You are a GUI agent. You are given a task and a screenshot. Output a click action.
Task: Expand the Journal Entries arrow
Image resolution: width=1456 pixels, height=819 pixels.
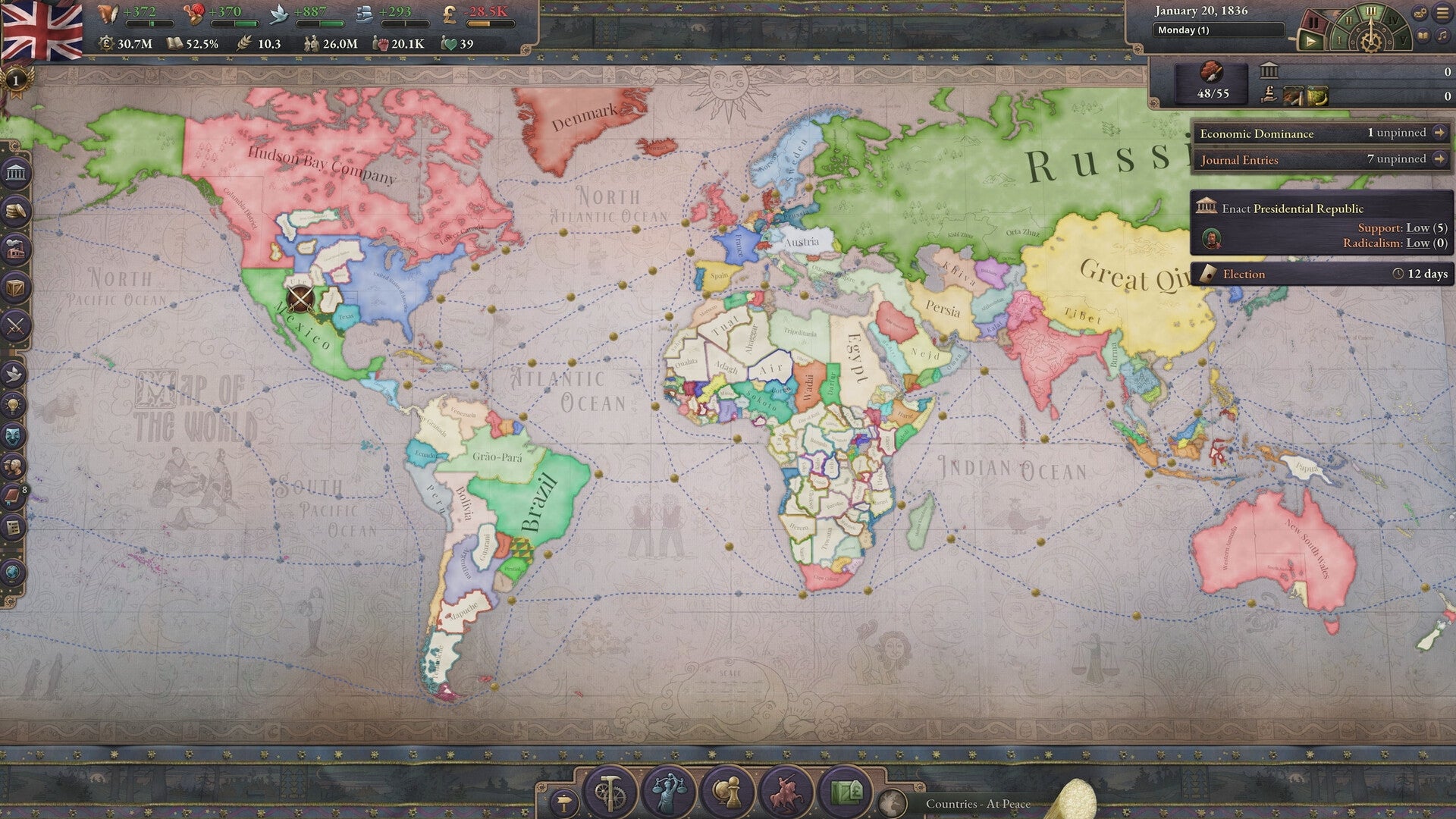tap(1439, 159)
